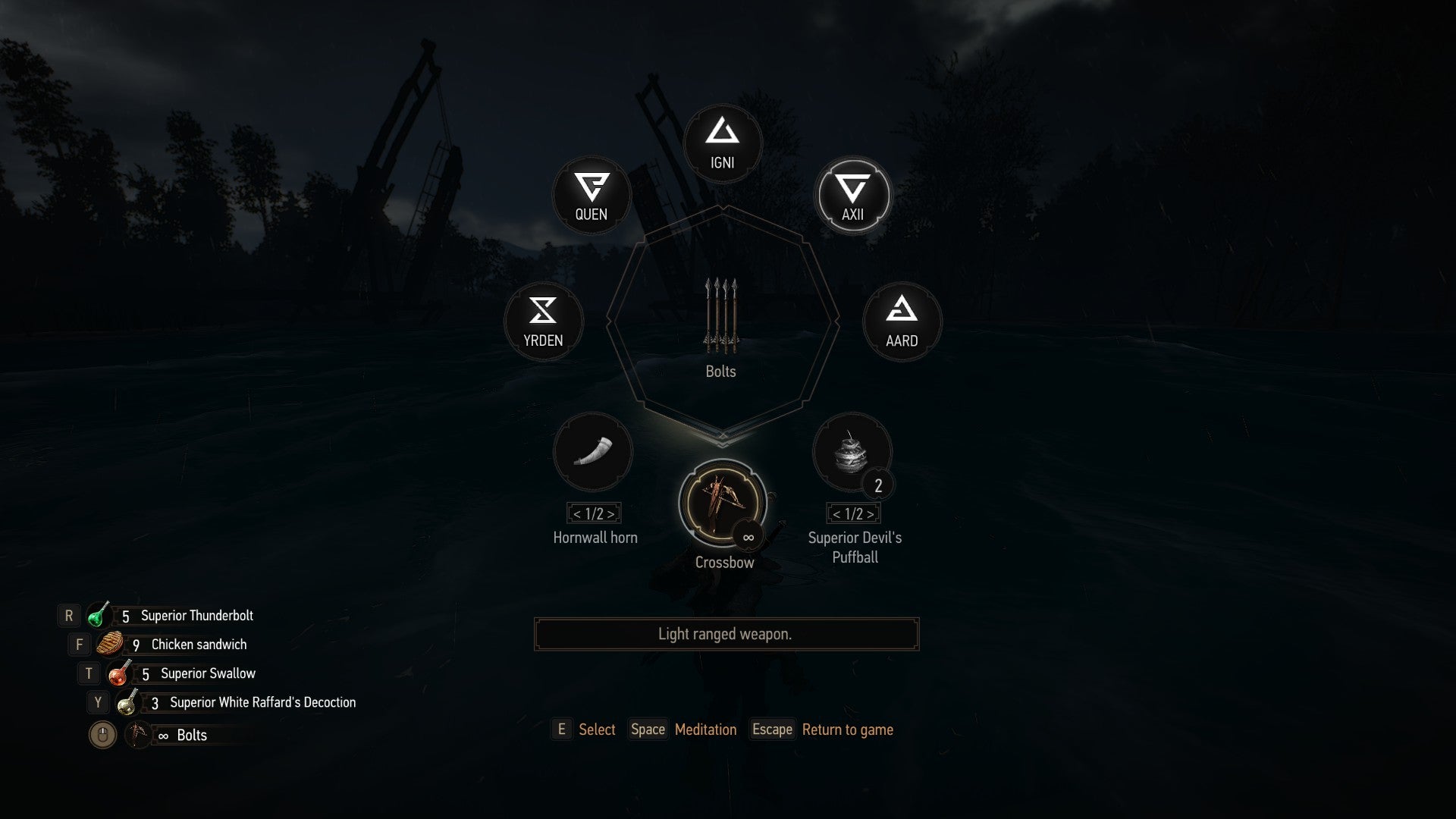Choose Superior Devil's Puffball bomb
This screenshot has height=819, width=1456.
(x=852, y=453)
